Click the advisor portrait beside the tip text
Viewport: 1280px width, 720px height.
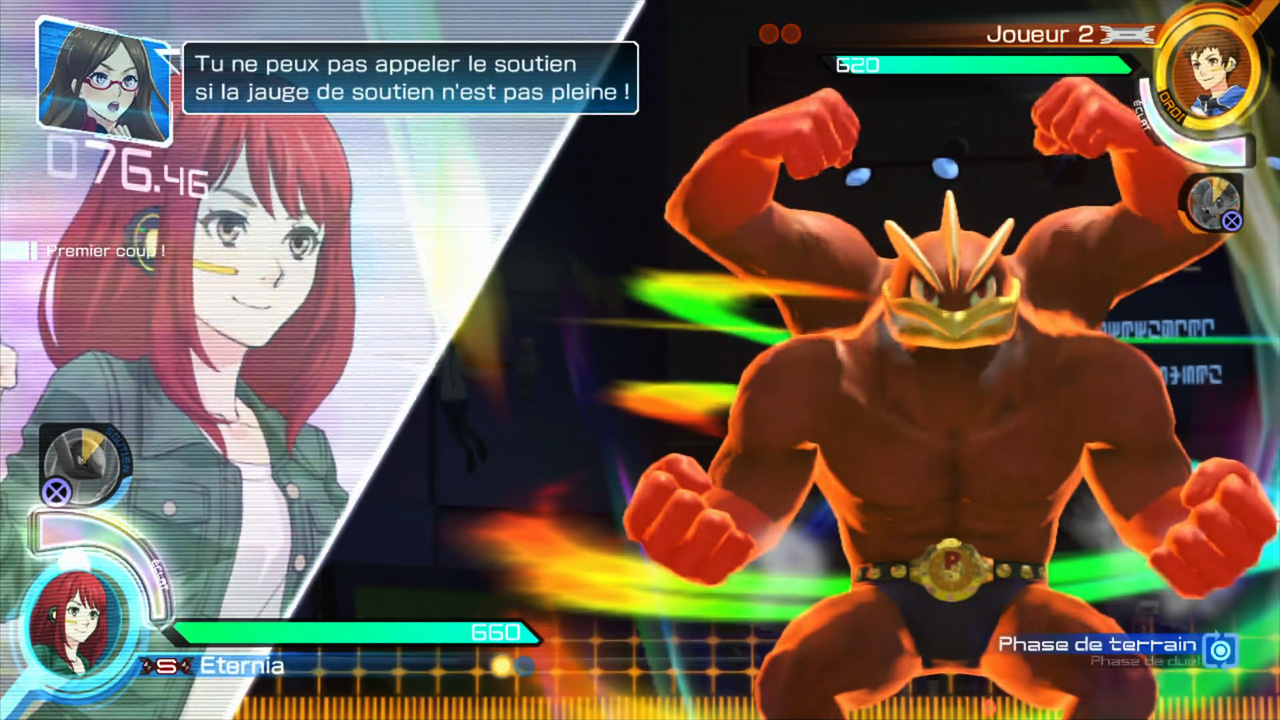pos(103,78)
